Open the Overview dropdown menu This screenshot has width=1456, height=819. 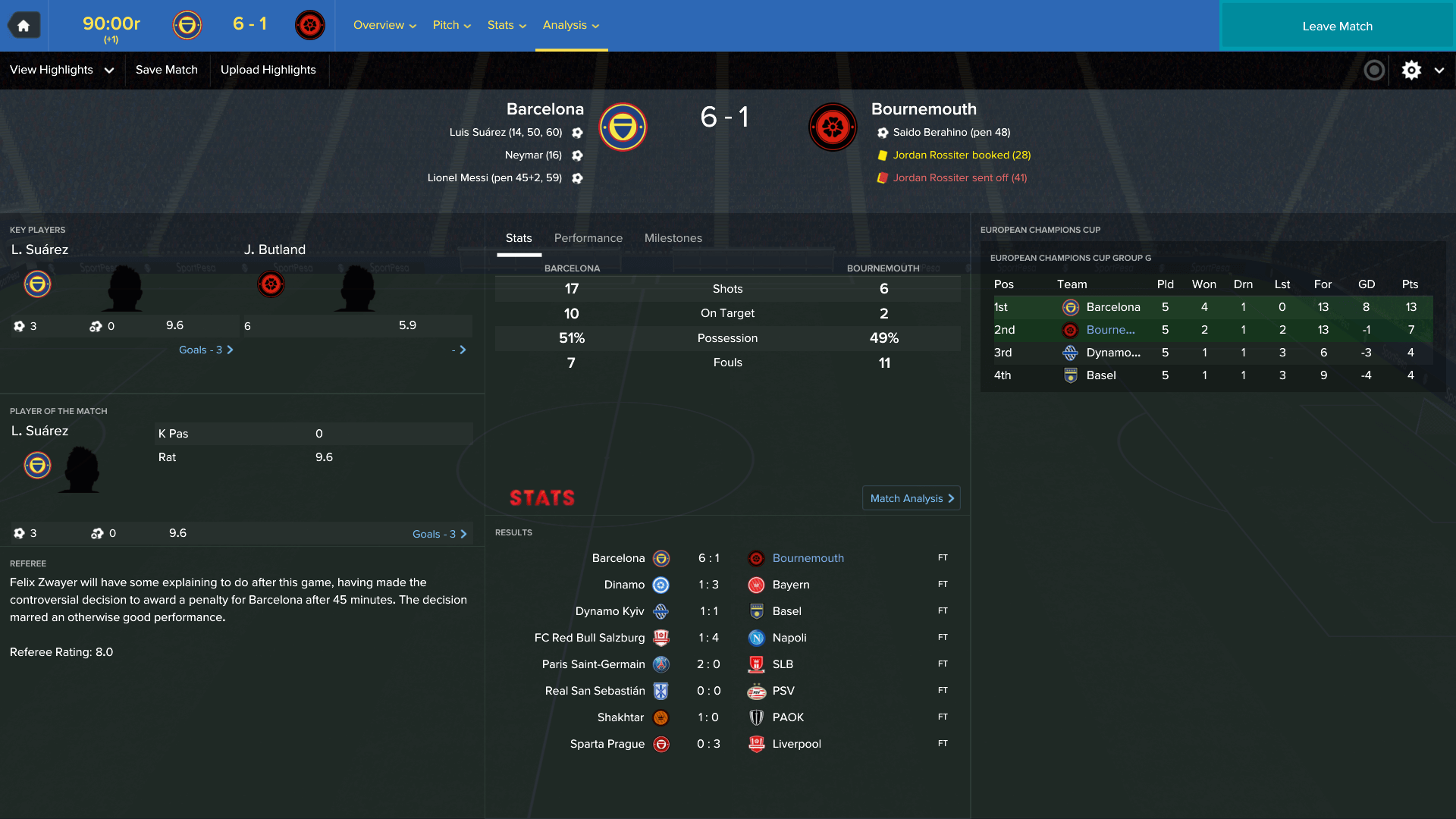tap(384, 25)
